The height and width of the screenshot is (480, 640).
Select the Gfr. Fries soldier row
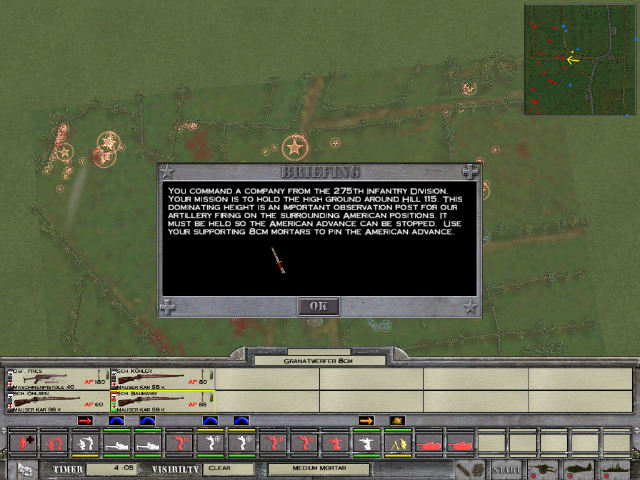click(57, 378)
